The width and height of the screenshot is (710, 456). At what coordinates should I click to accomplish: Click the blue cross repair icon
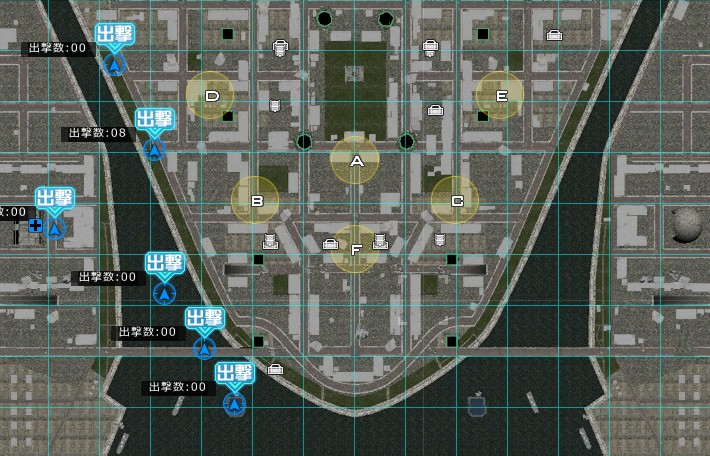click(x=36, y=227)
